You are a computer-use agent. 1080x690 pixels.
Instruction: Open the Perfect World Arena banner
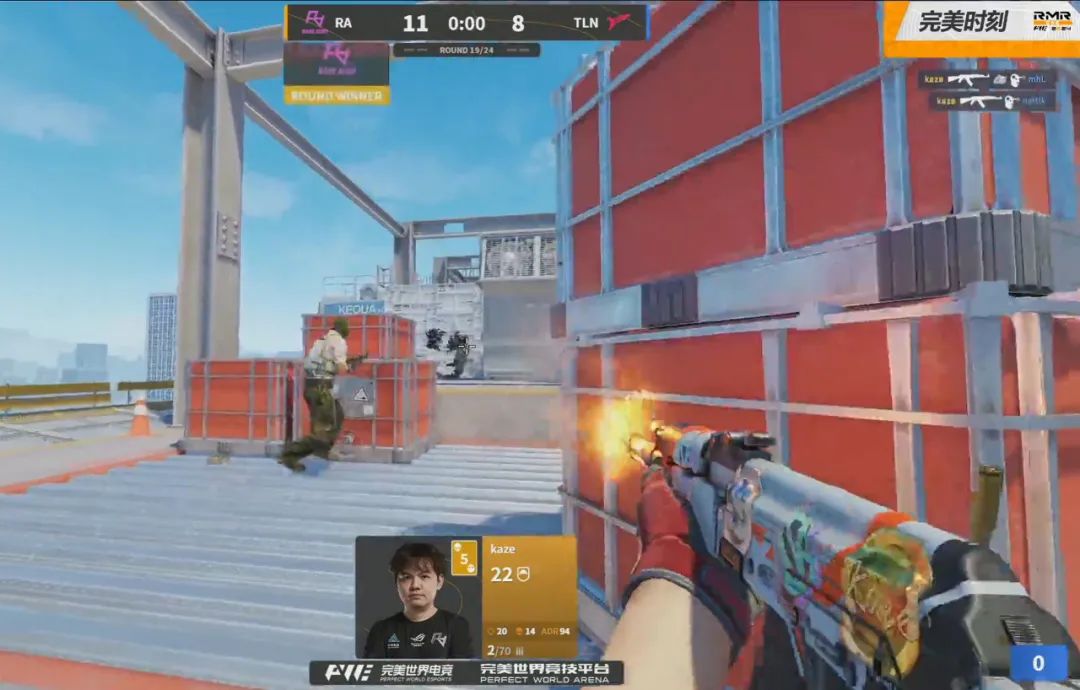click(550, 672)
